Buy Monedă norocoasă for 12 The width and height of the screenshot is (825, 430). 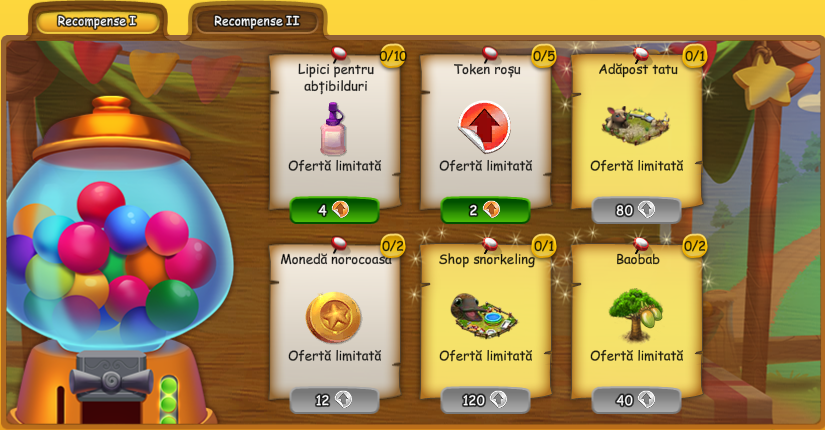tap(334, 400)
